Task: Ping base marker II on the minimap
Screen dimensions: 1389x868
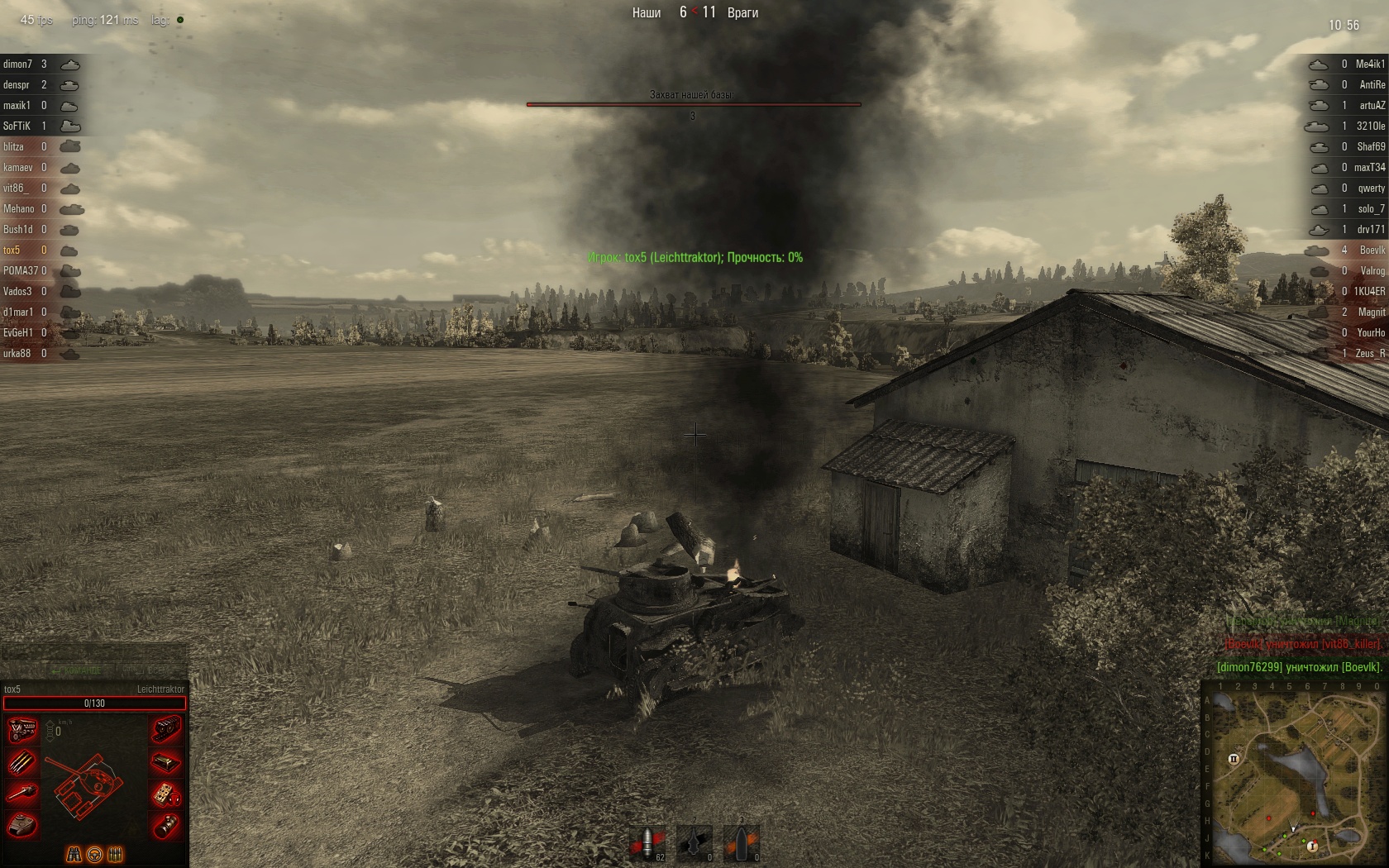Action: [1234, 759]
